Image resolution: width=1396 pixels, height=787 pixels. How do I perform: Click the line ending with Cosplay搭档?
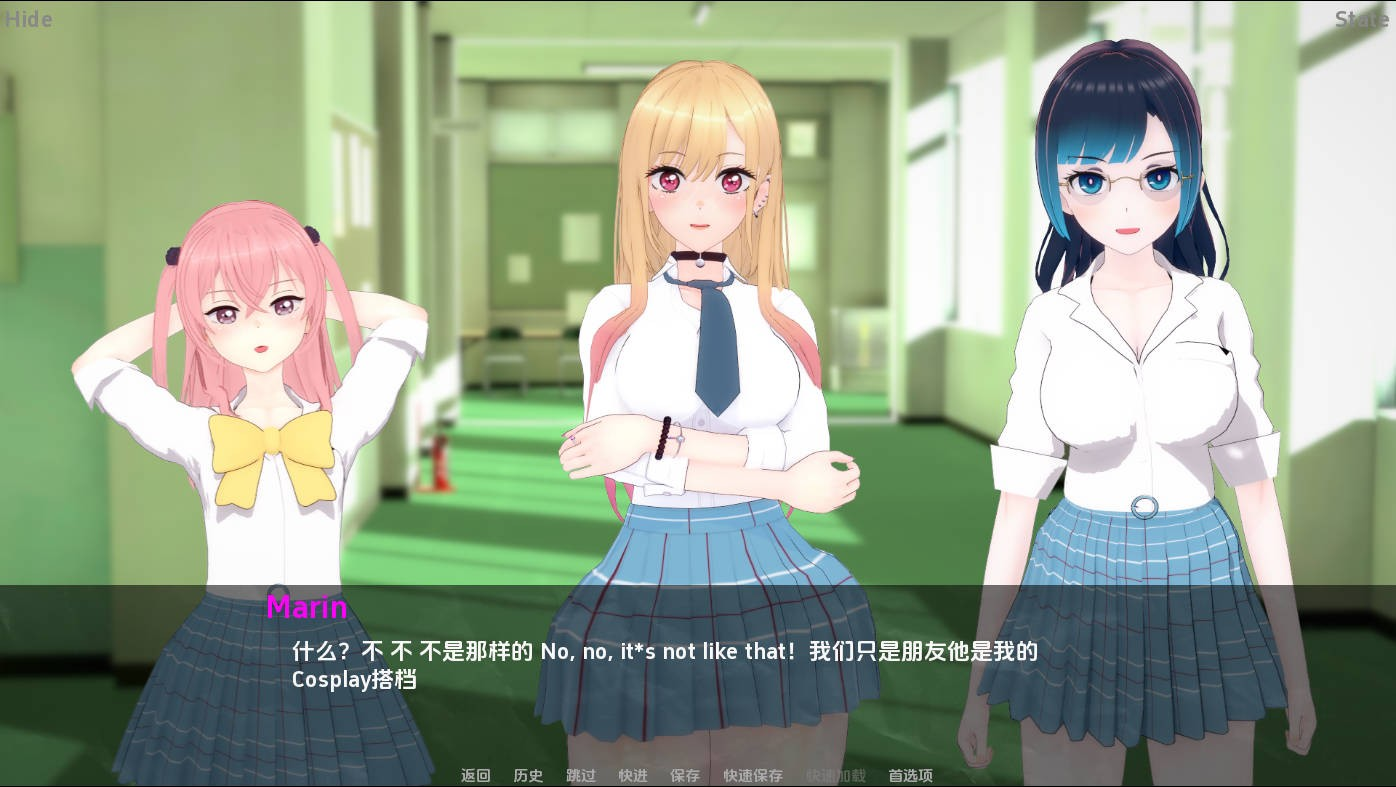click(356, 680)
